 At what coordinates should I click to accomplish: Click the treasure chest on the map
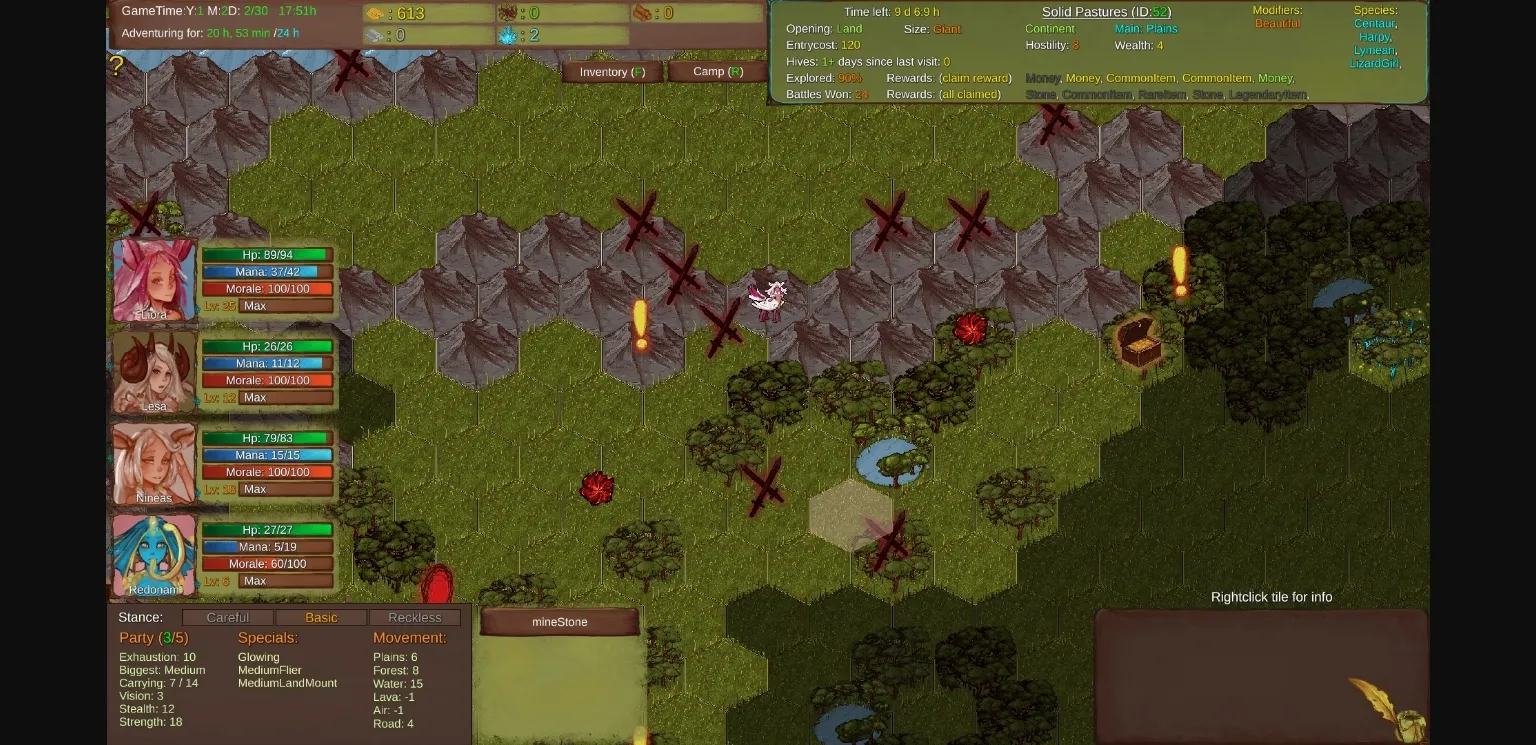click(1140, 343)
